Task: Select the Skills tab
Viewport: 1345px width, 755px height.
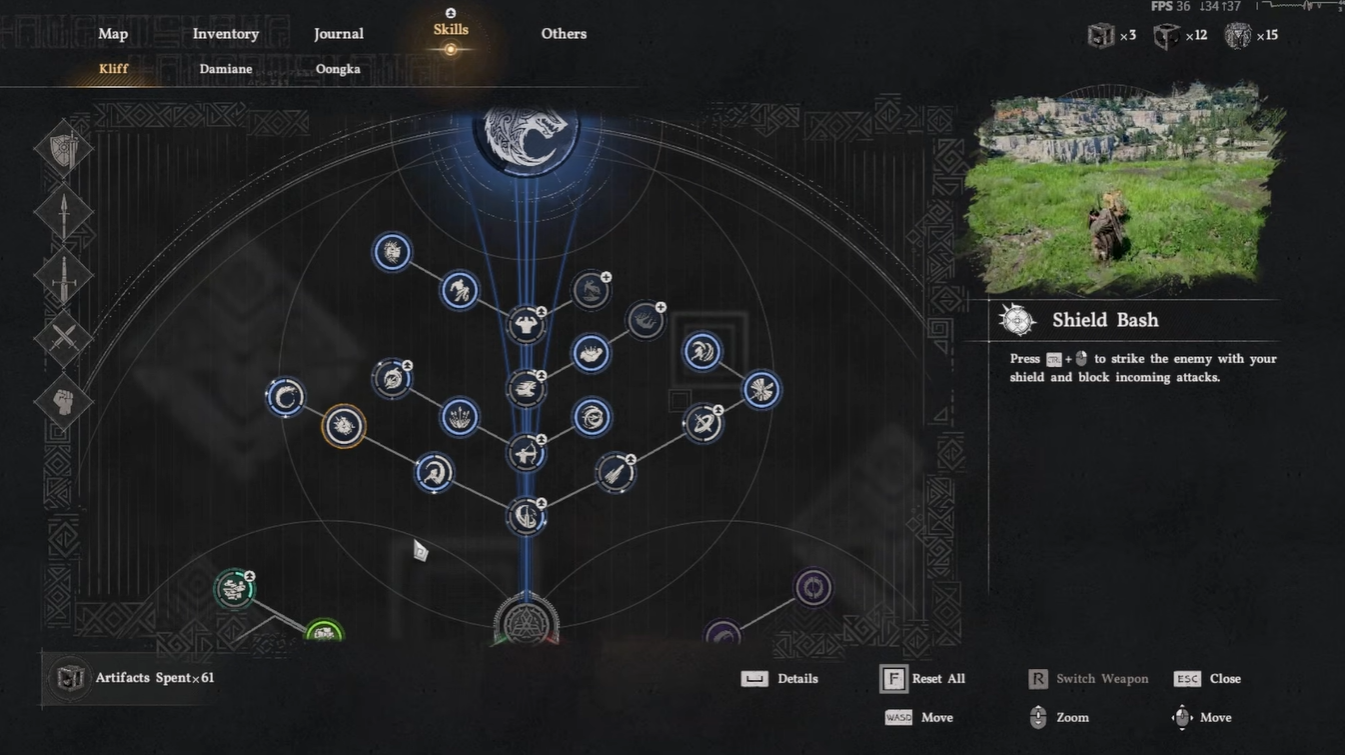Action: 451,31
